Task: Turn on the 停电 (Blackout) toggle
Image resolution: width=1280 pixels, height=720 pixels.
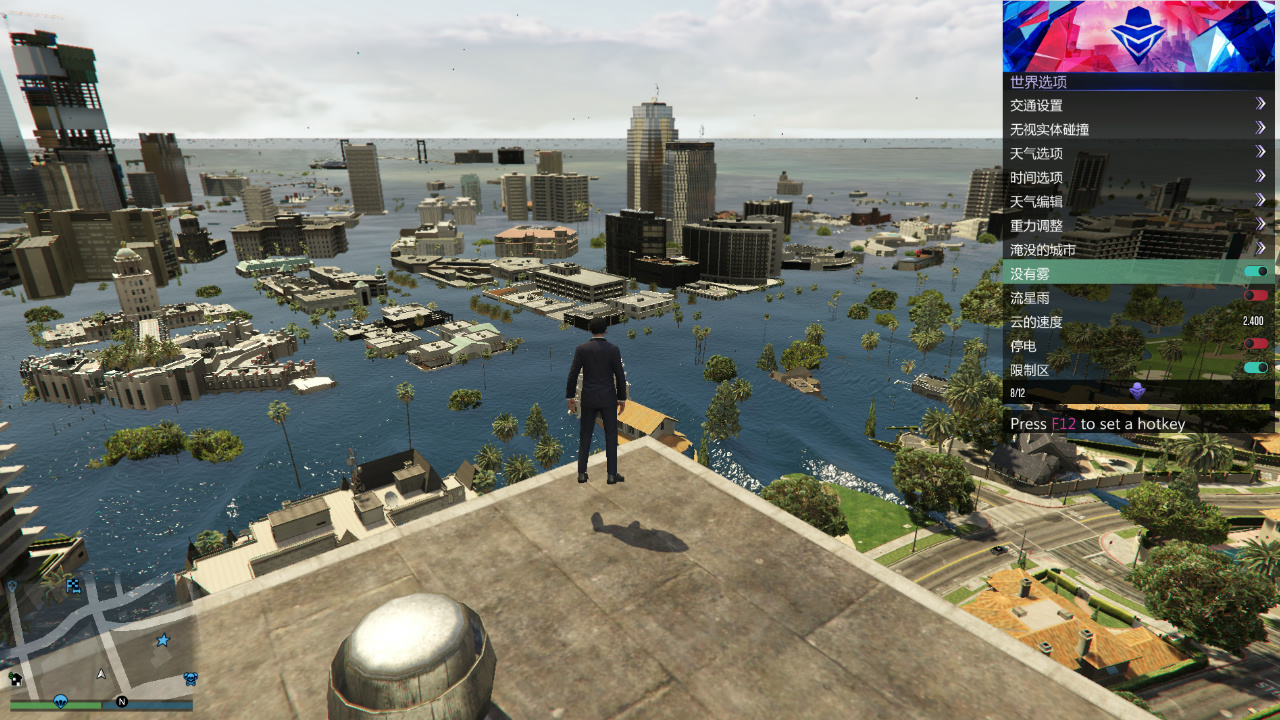Action: [1257, 345]
